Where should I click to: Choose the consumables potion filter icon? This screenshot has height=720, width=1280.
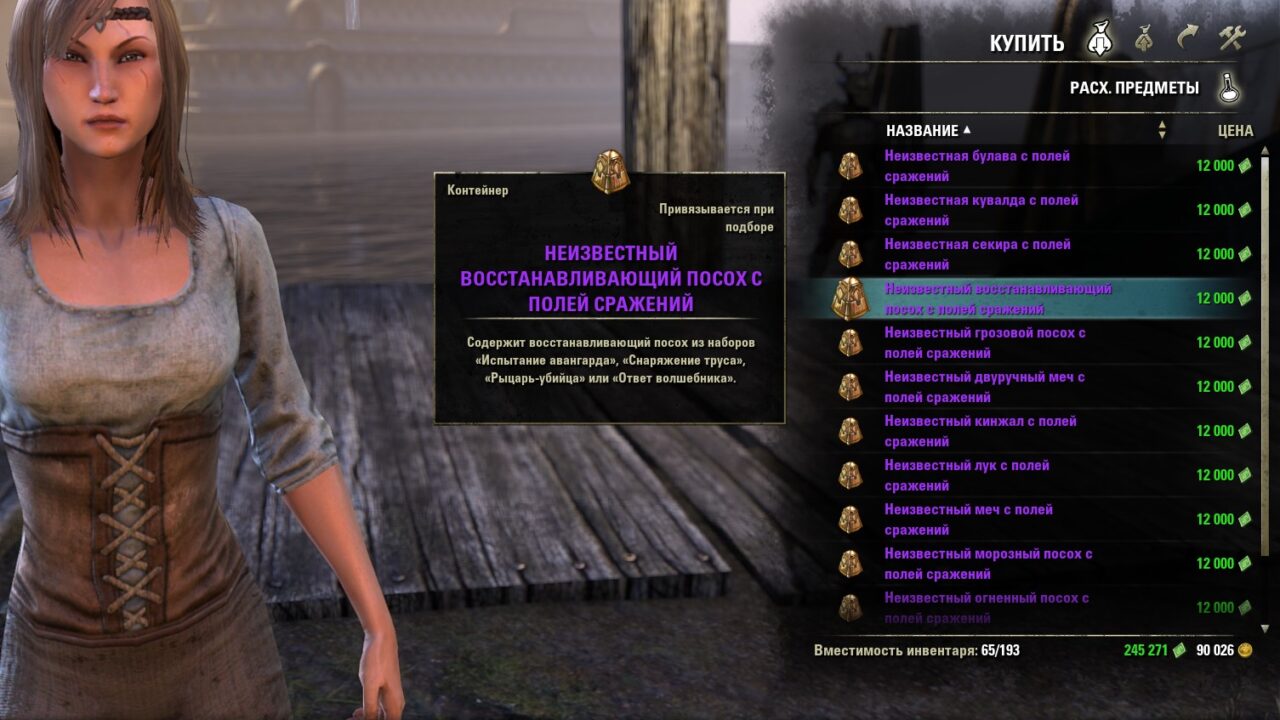click(x=1230, y=88)
